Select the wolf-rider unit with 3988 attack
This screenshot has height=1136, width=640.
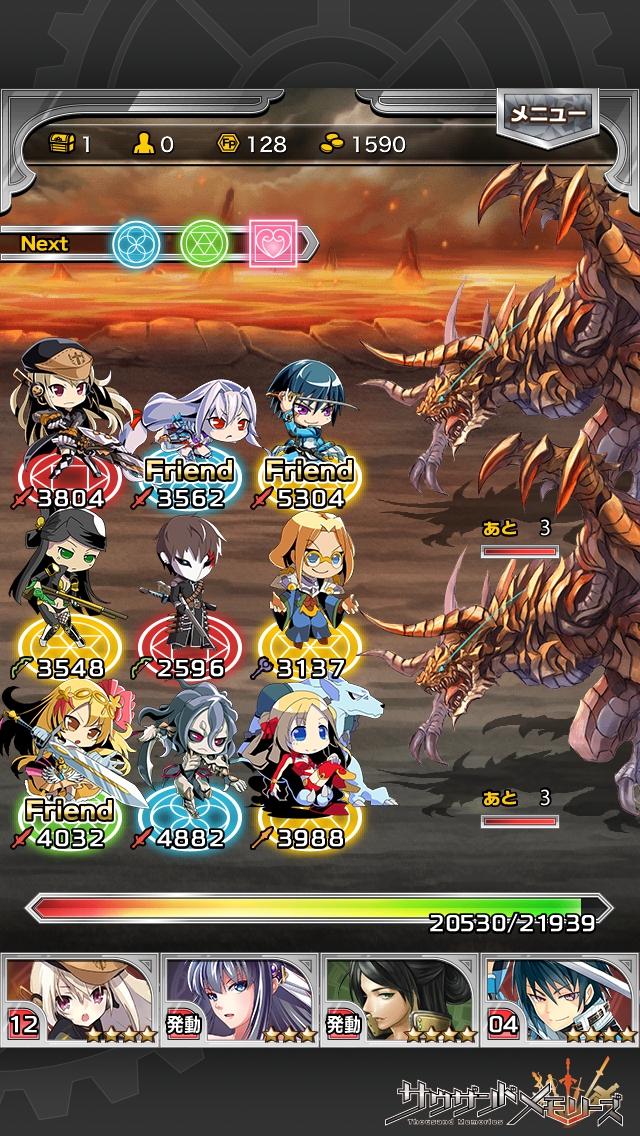310,770
